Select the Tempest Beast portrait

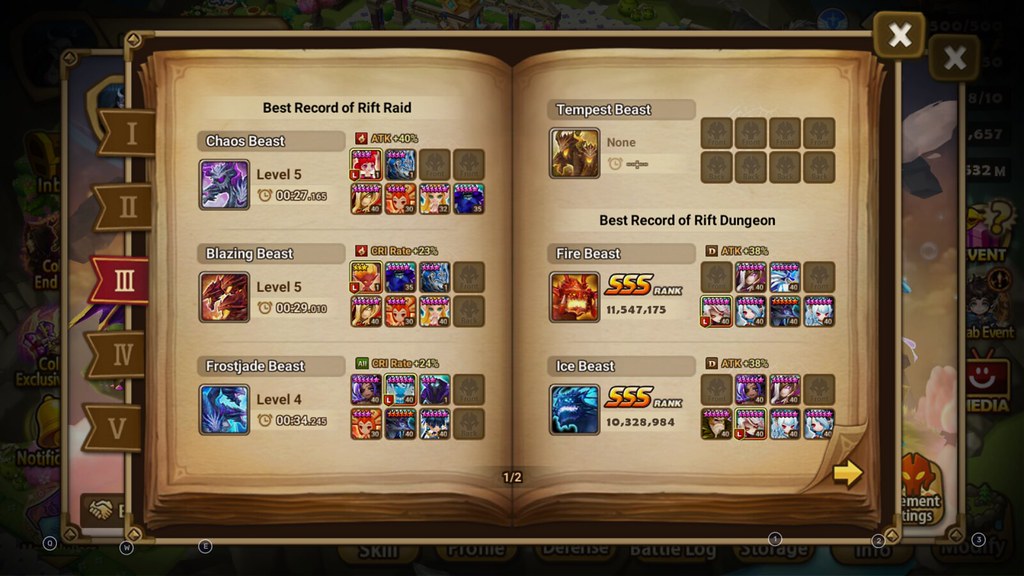click(x=575, y=153)
